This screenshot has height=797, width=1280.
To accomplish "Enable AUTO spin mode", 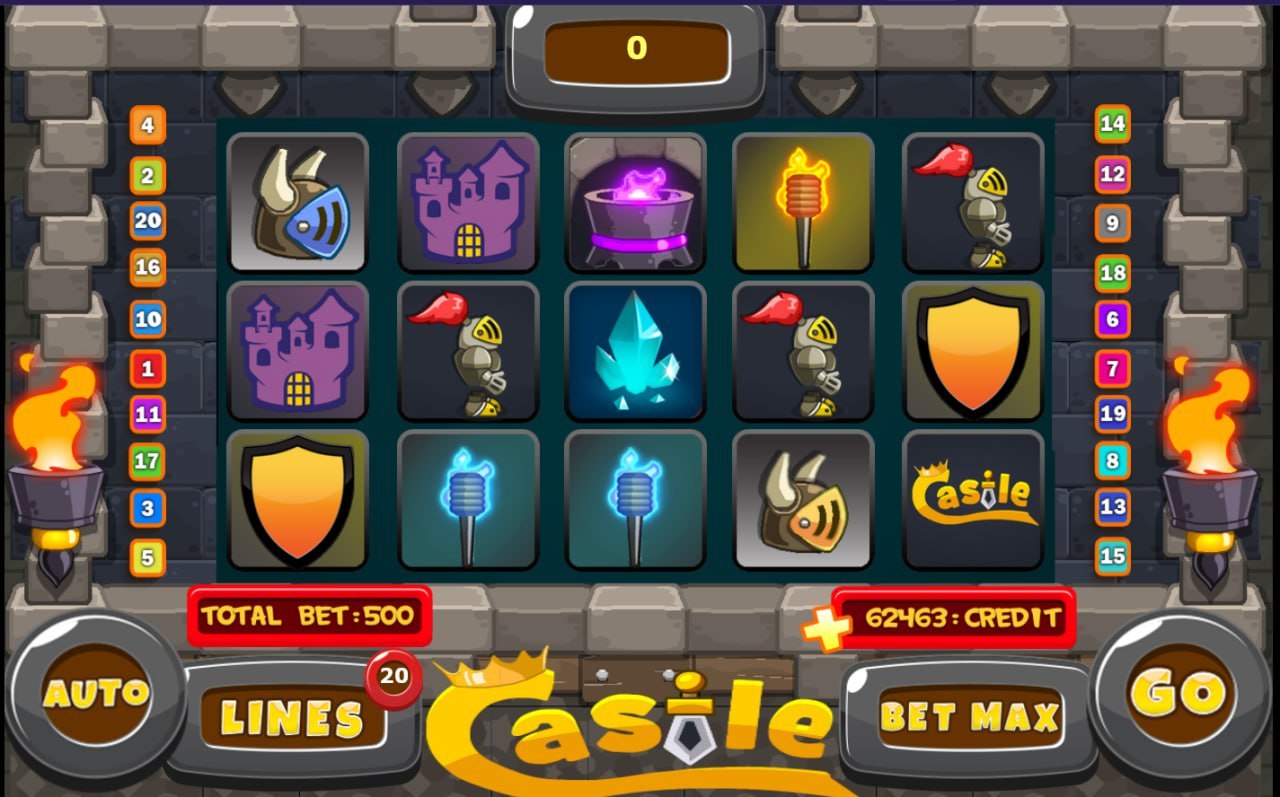I will (x=96, y=693).
